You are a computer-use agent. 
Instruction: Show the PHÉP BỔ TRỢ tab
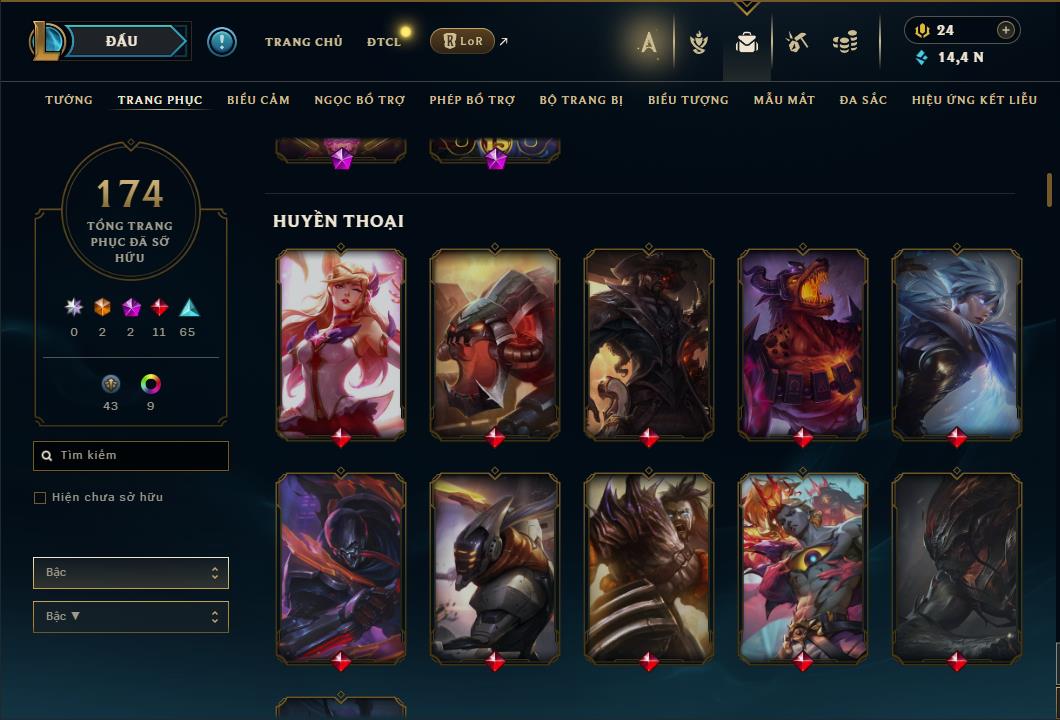[472, 100]
